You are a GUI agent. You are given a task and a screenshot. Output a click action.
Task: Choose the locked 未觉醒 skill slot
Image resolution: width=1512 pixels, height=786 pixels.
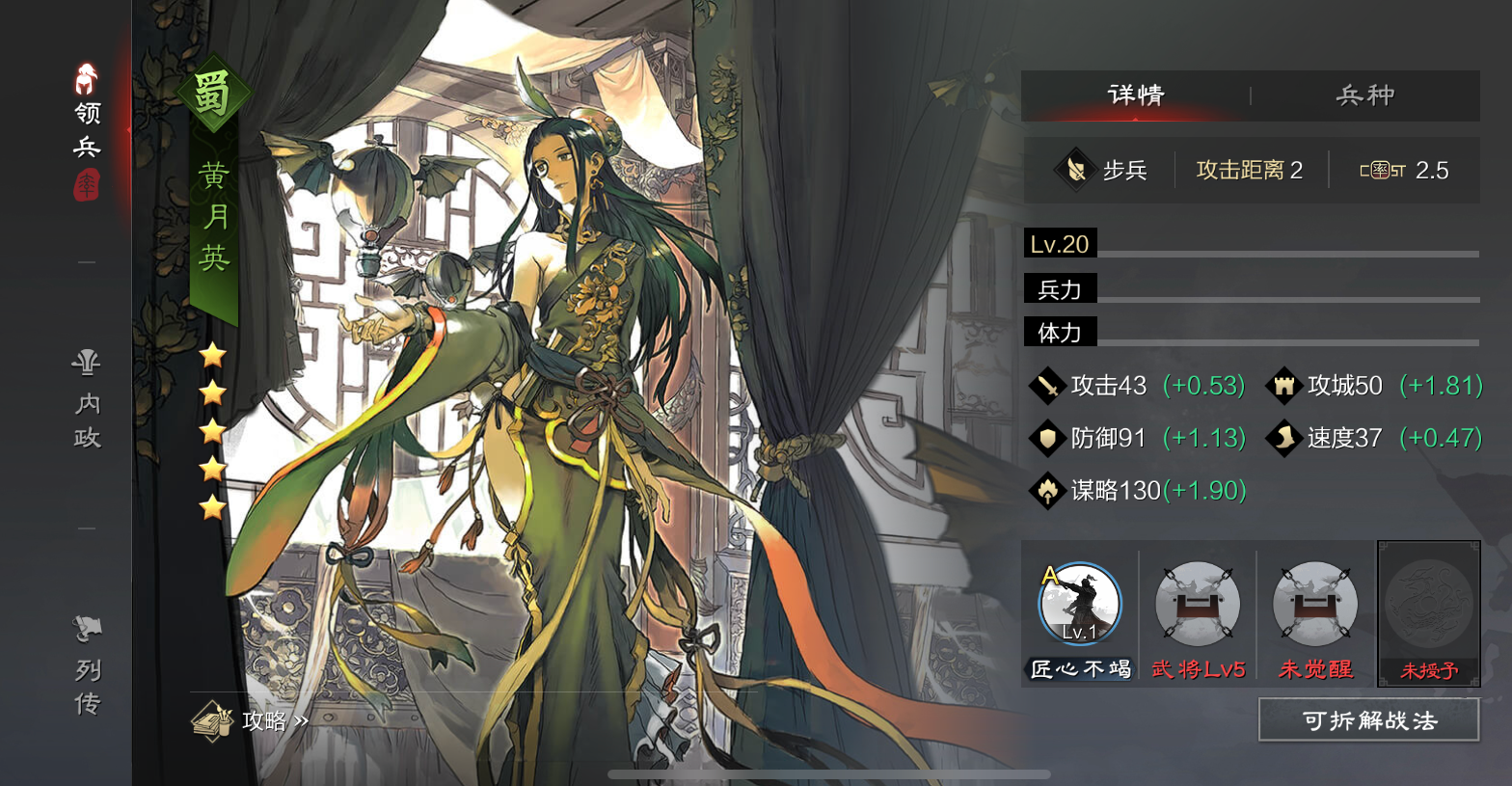coord(1315,606)
